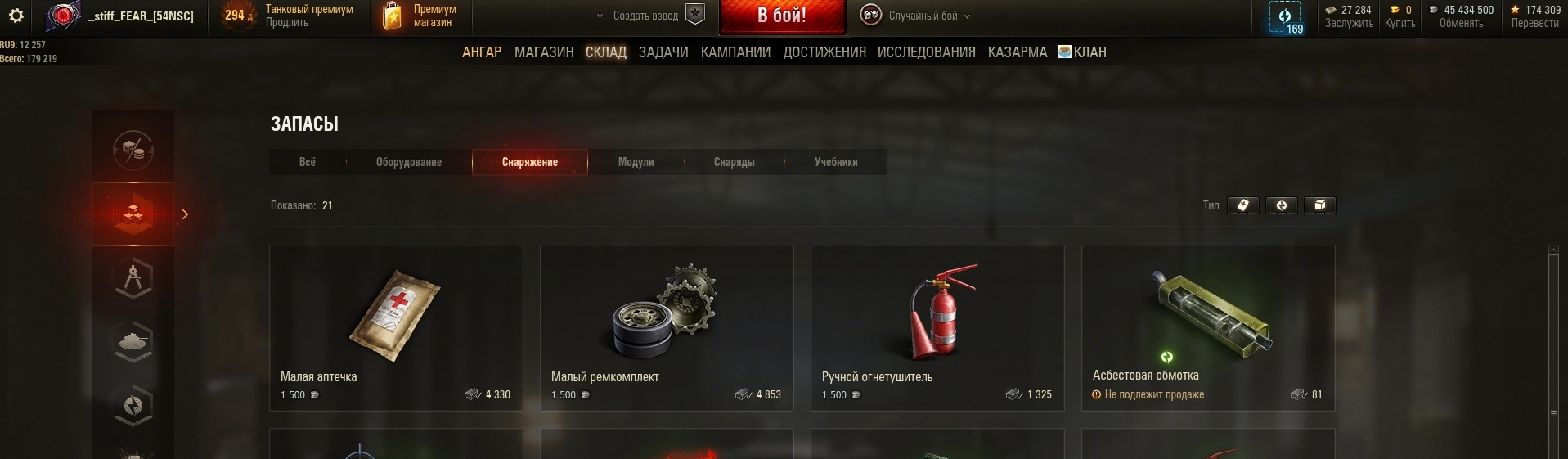
Task: Switch to the Снаряды tab
Action: (x=734, y=162)
